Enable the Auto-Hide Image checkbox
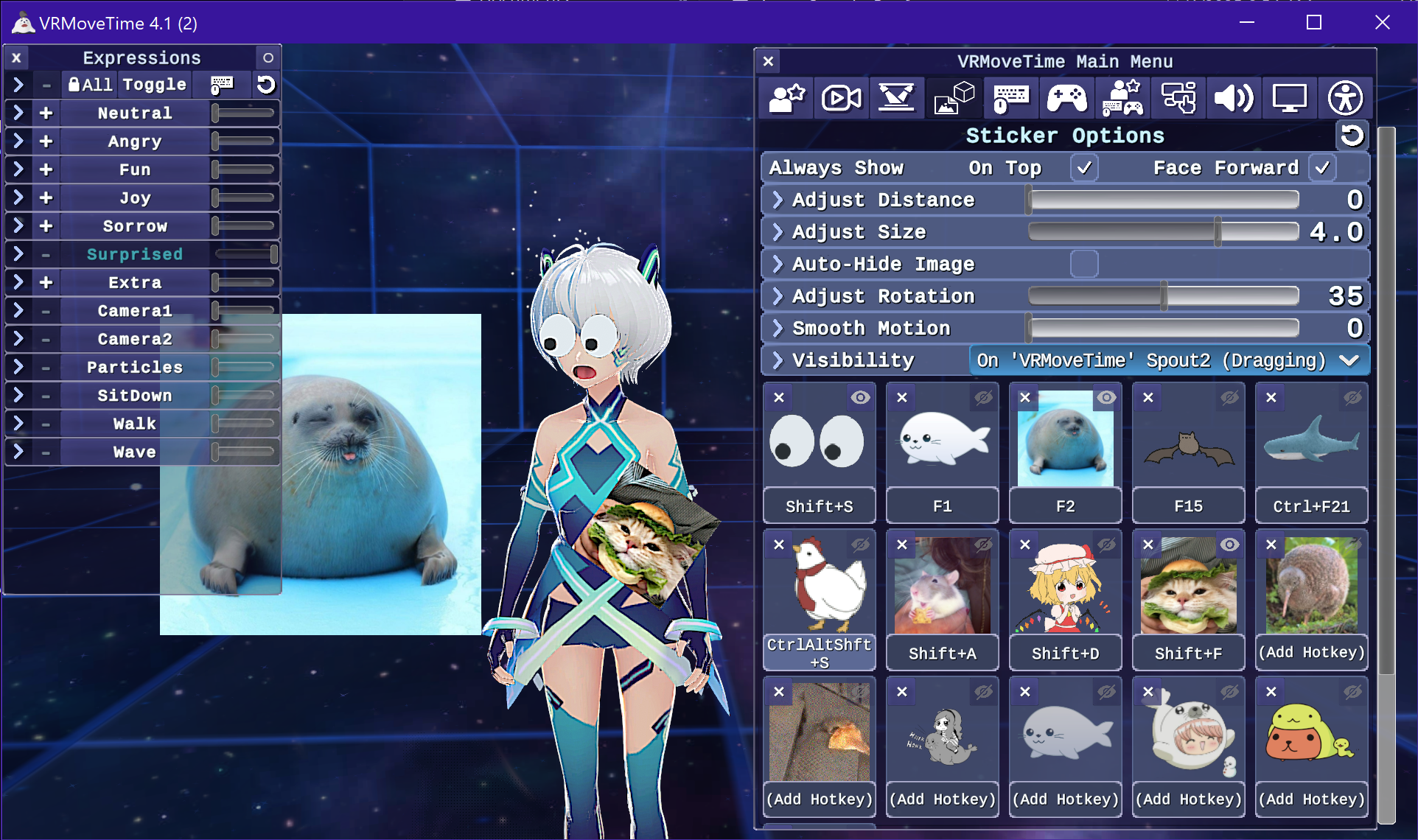 [1083, 264]
